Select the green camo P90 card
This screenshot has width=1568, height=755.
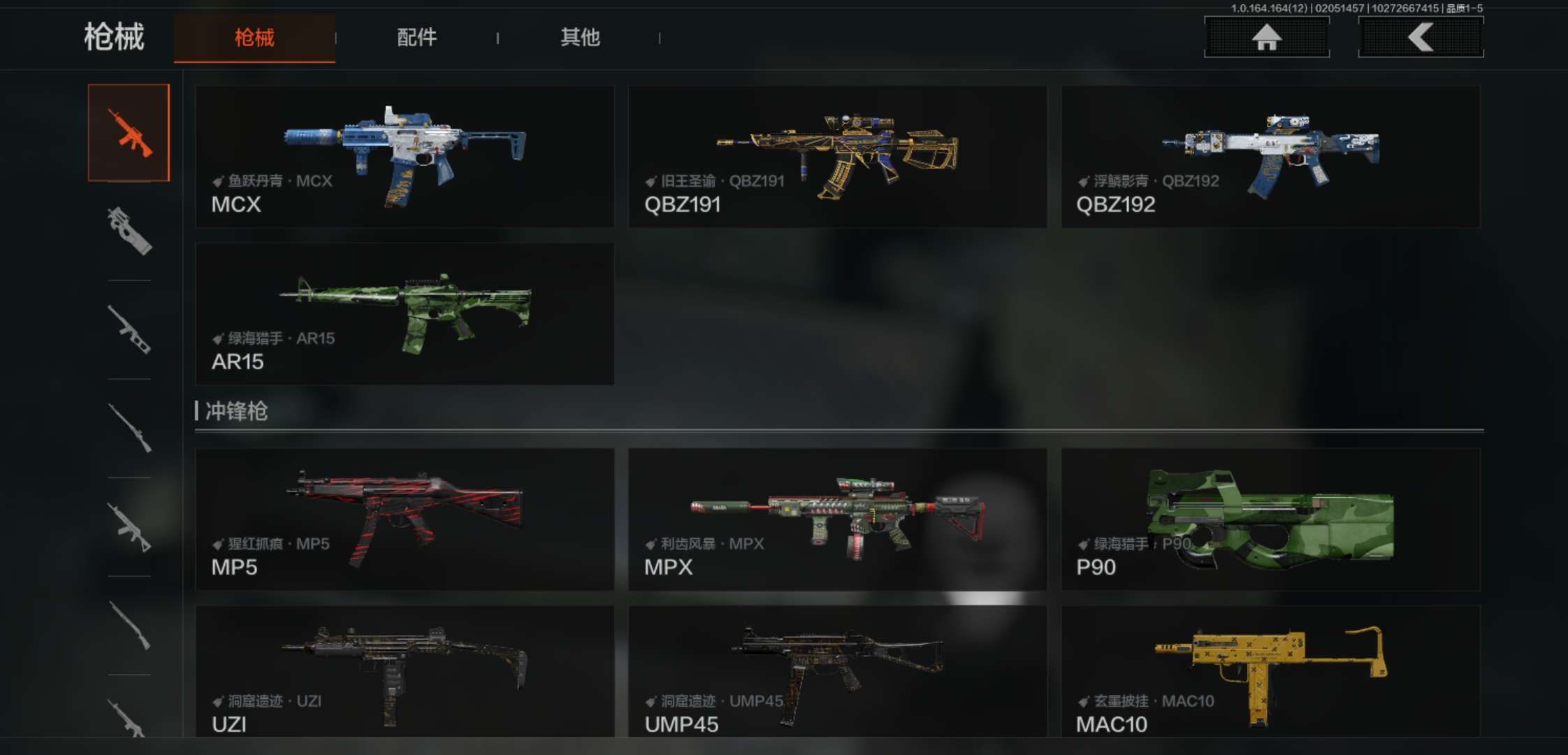point(1270,519)
